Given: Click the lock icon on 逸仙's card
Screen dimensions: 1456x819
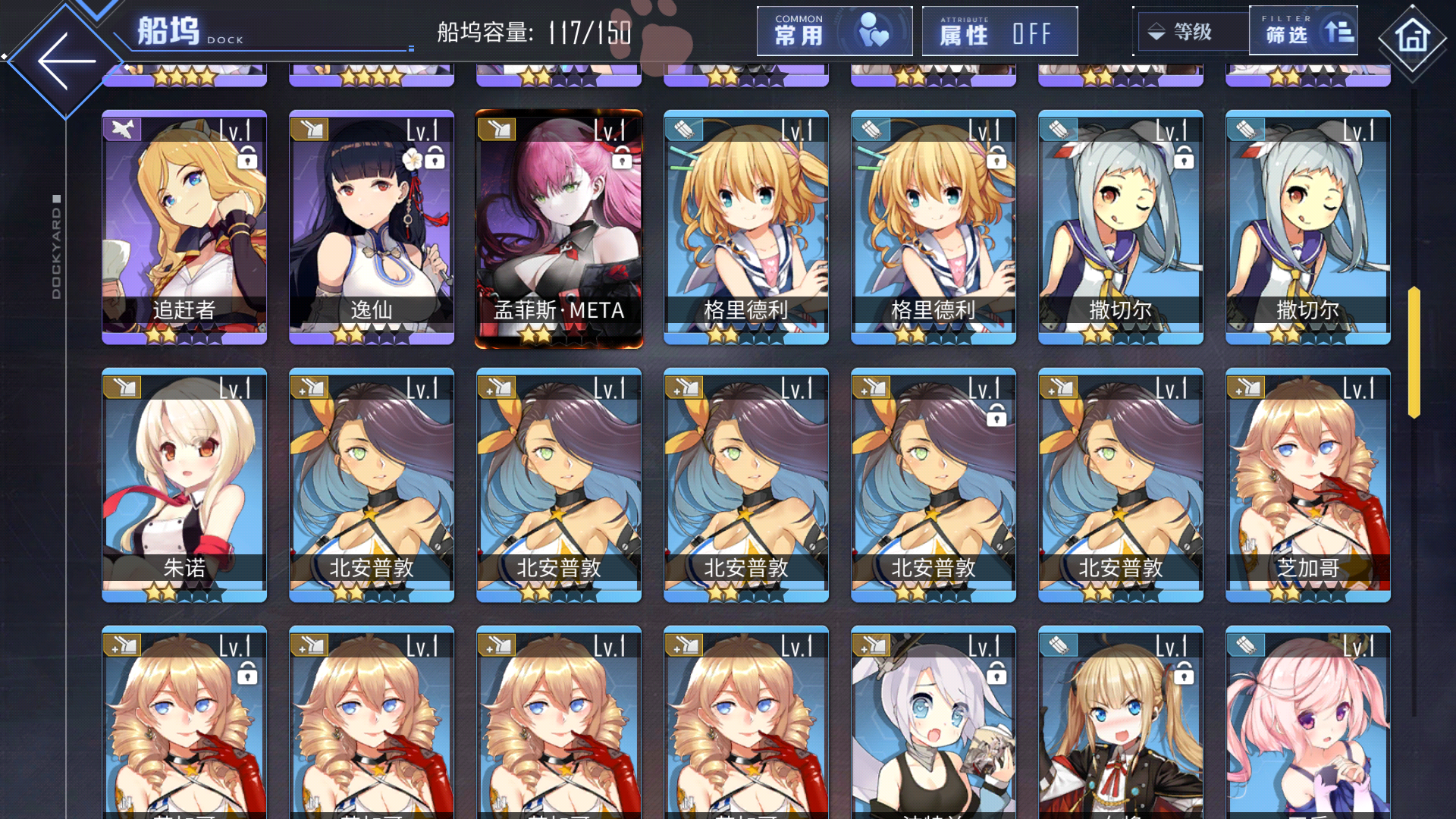Looking at the screenshot, I should click(x=435, y=158).
